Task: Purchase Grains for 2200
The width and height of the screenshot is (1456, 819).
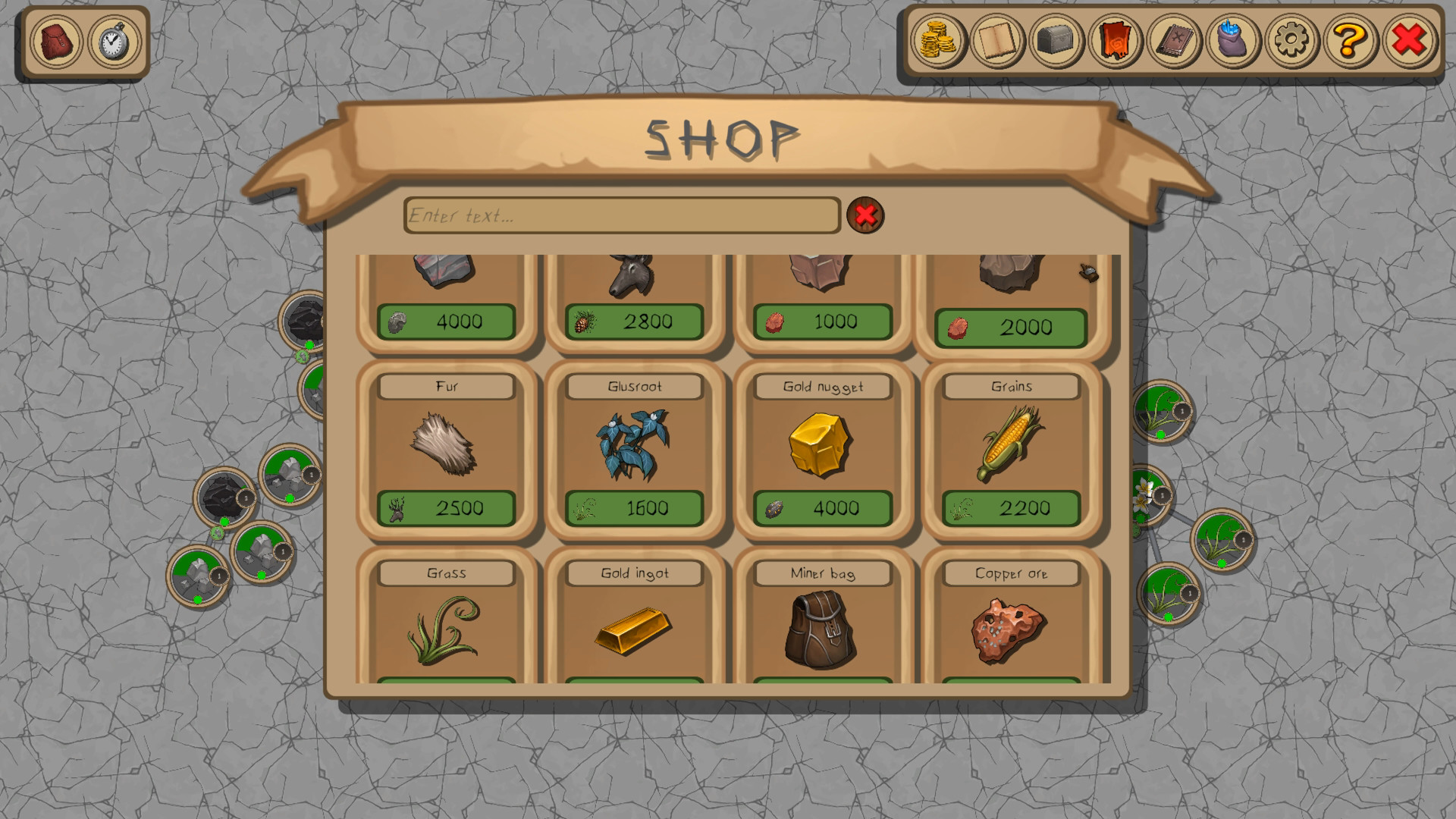Action: click(1011, 508)
